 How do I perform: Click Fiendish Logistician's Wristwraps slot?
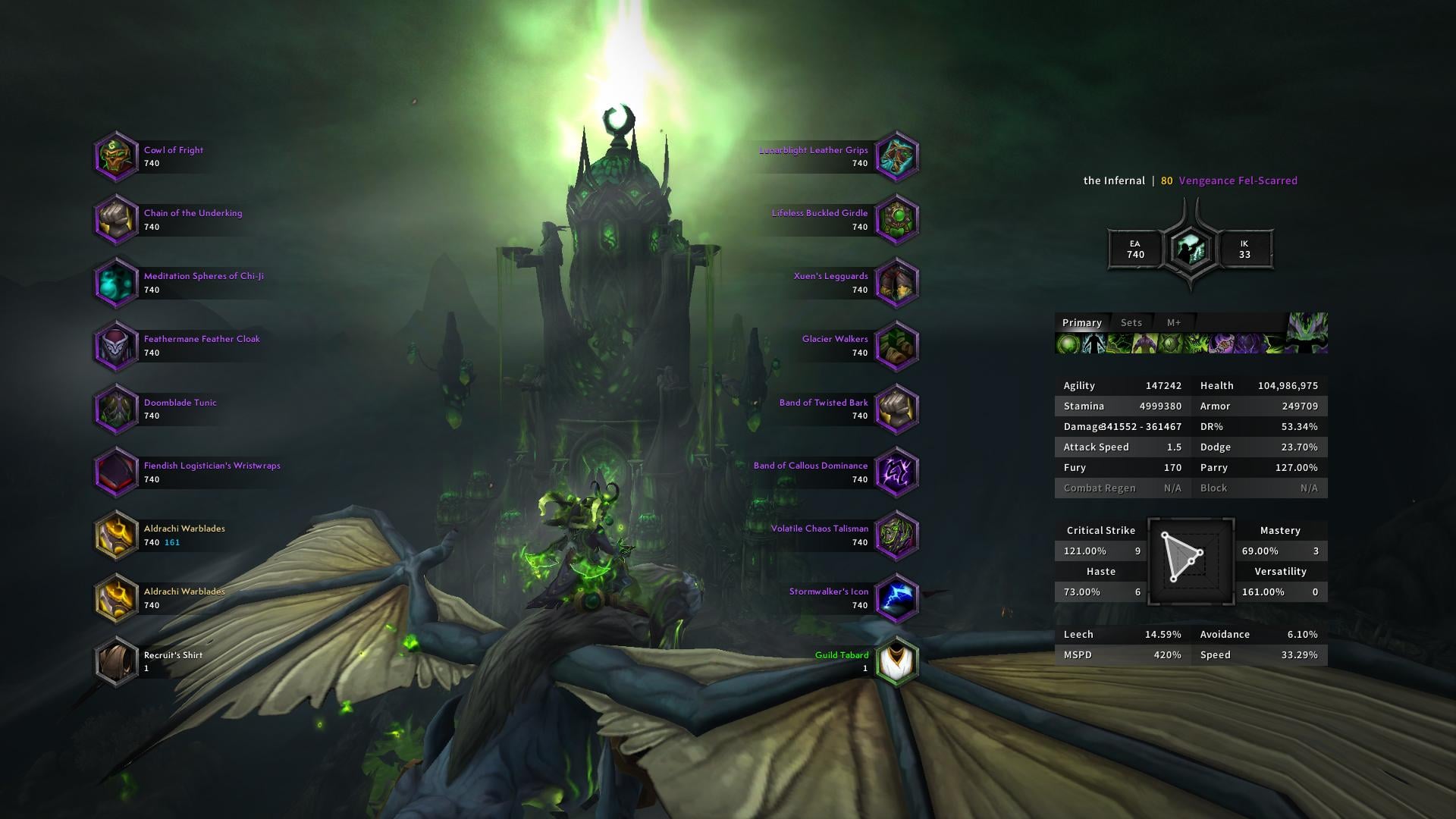[x=116, y=472]
